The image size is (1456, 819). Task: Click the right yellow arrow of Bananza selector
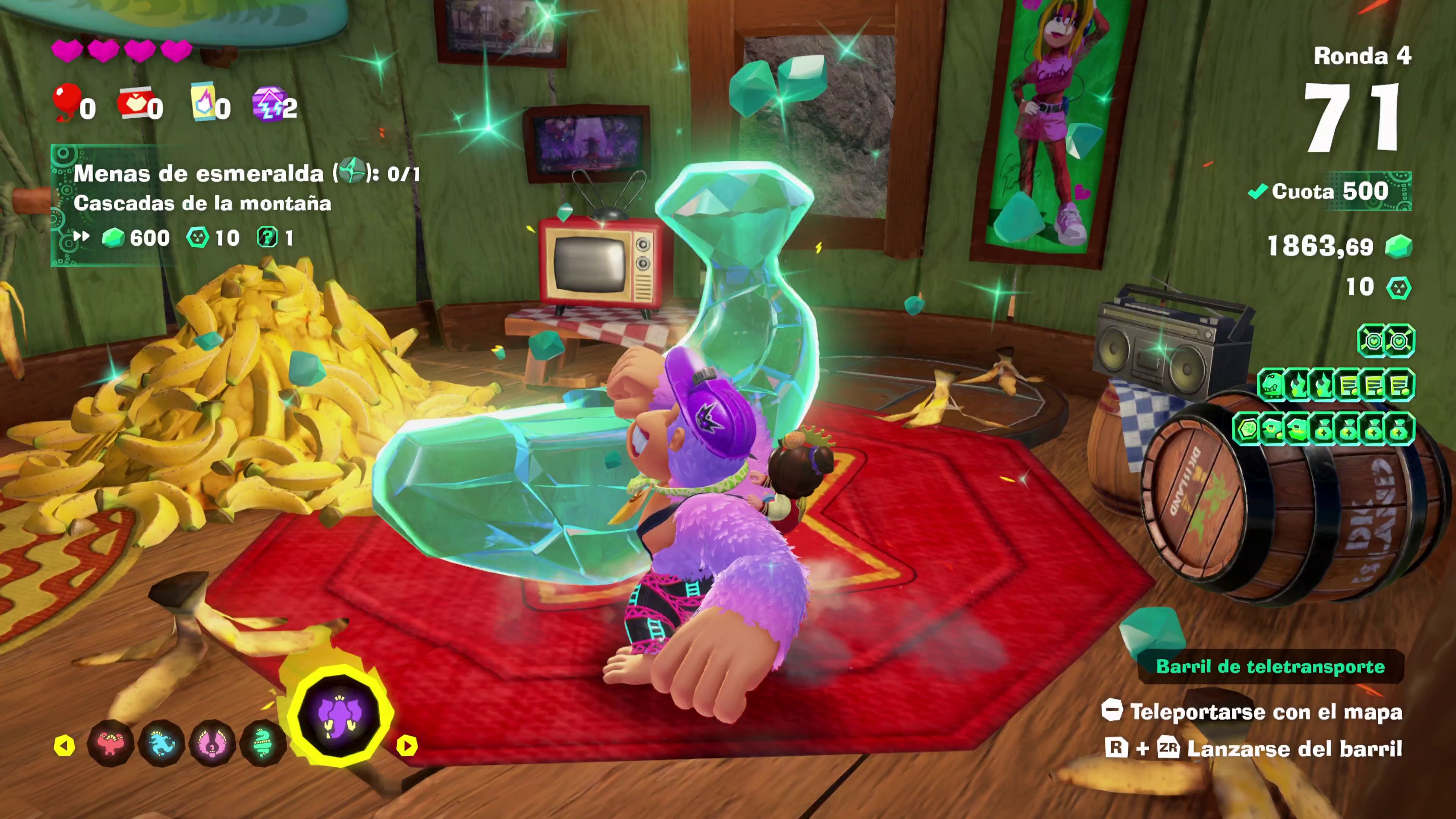(x=406, y=745)
